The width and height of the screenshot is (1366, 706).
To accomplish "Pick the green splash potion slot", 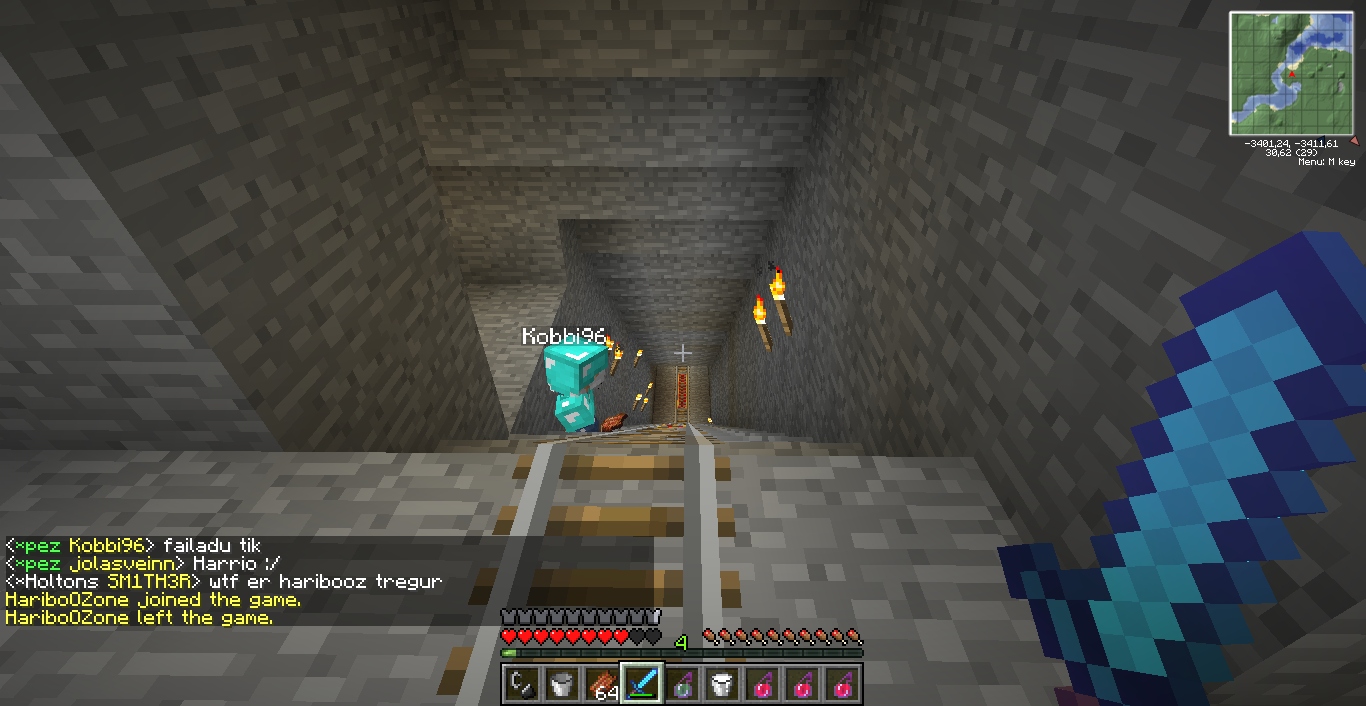I will (x=681, y=684).
